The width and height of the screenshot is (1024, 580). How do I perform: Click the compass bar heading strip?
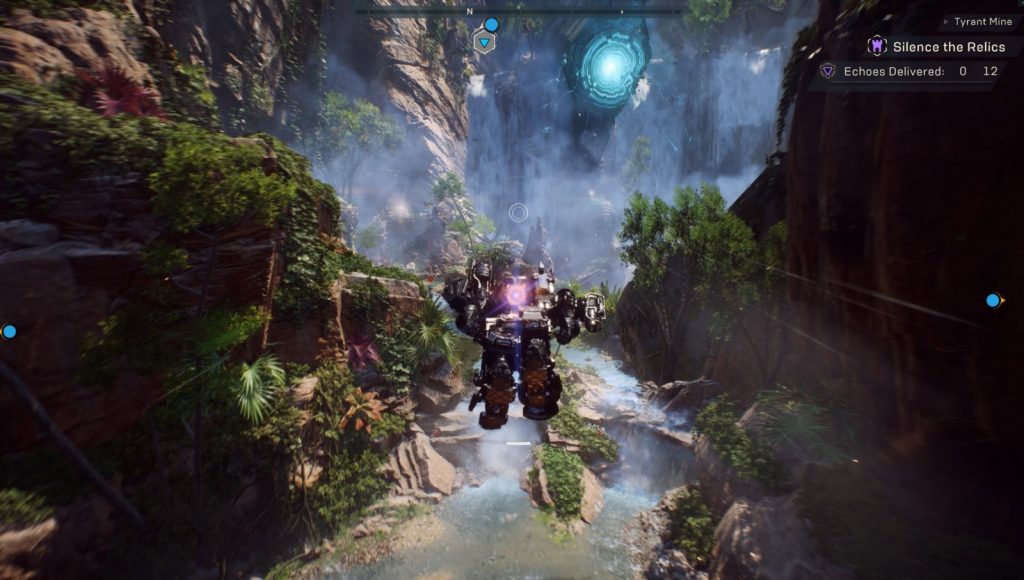coord(518,12)
